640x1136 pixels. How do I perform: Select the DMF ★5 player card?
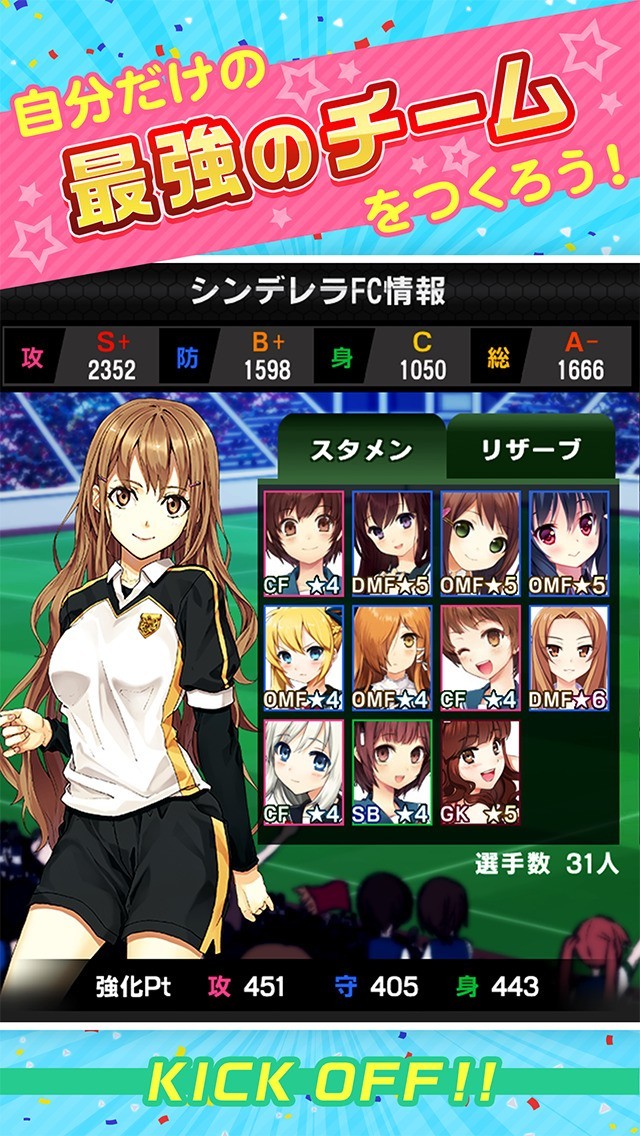[392, 543]
